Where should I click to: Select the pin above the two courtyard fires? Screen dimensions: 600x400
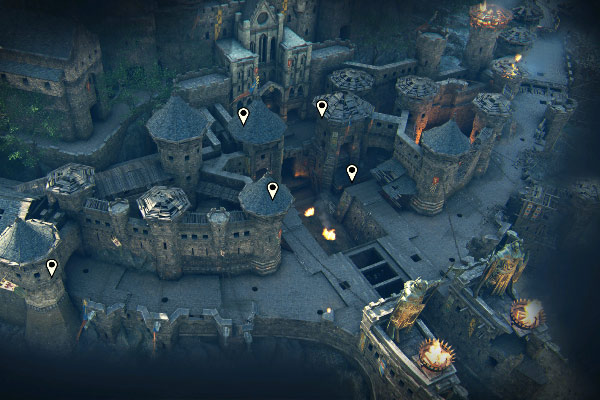pyautogui.click(x=352, y=173)
